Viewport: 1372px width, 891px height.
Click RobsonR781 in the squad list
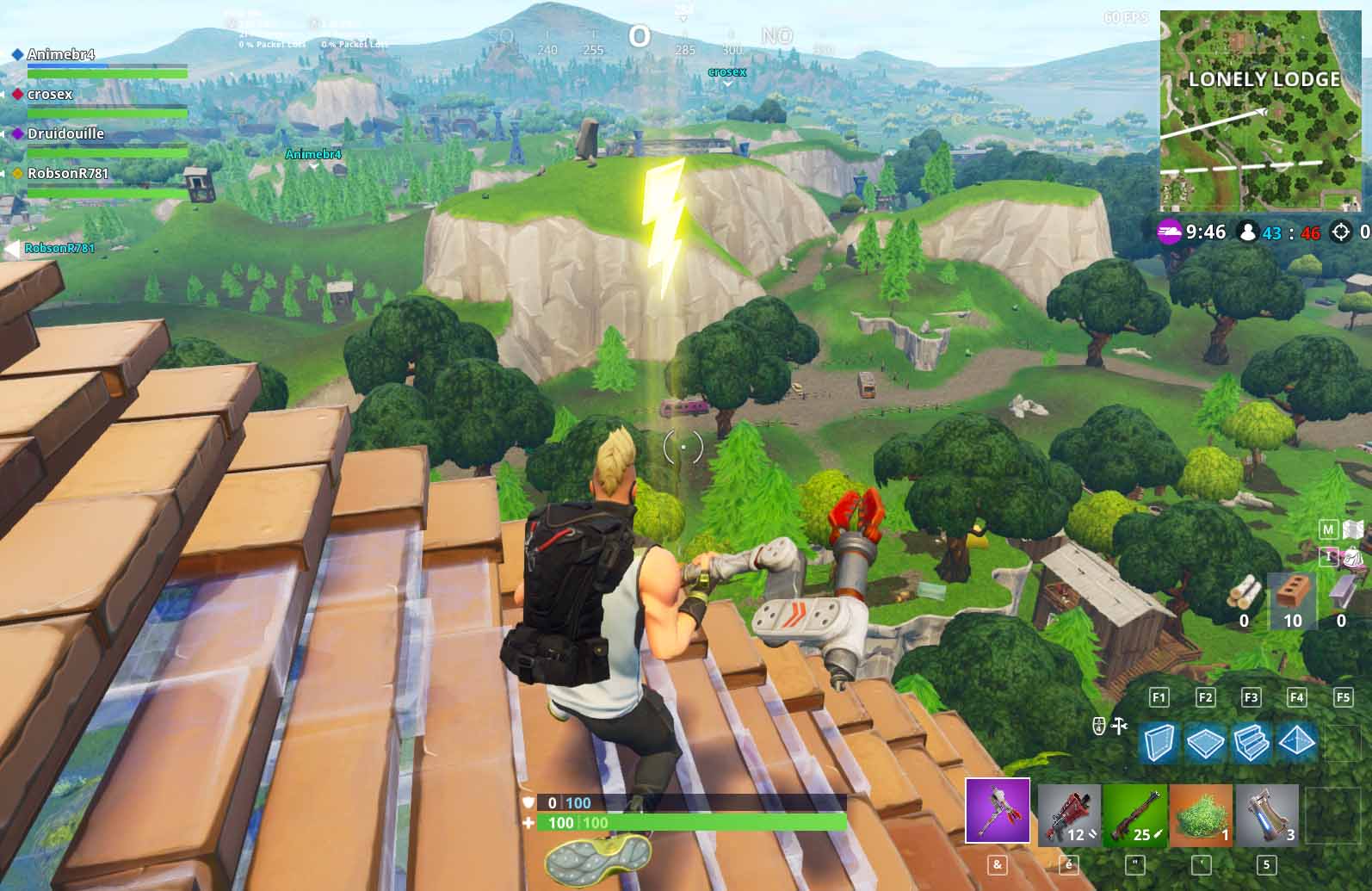click(x=68, y=174)
